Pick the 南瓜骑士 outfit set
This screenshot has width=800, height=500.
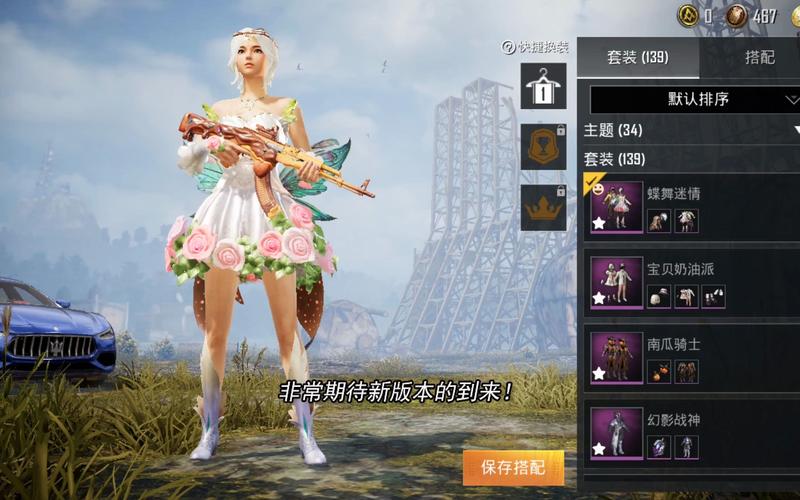[690, 358]
